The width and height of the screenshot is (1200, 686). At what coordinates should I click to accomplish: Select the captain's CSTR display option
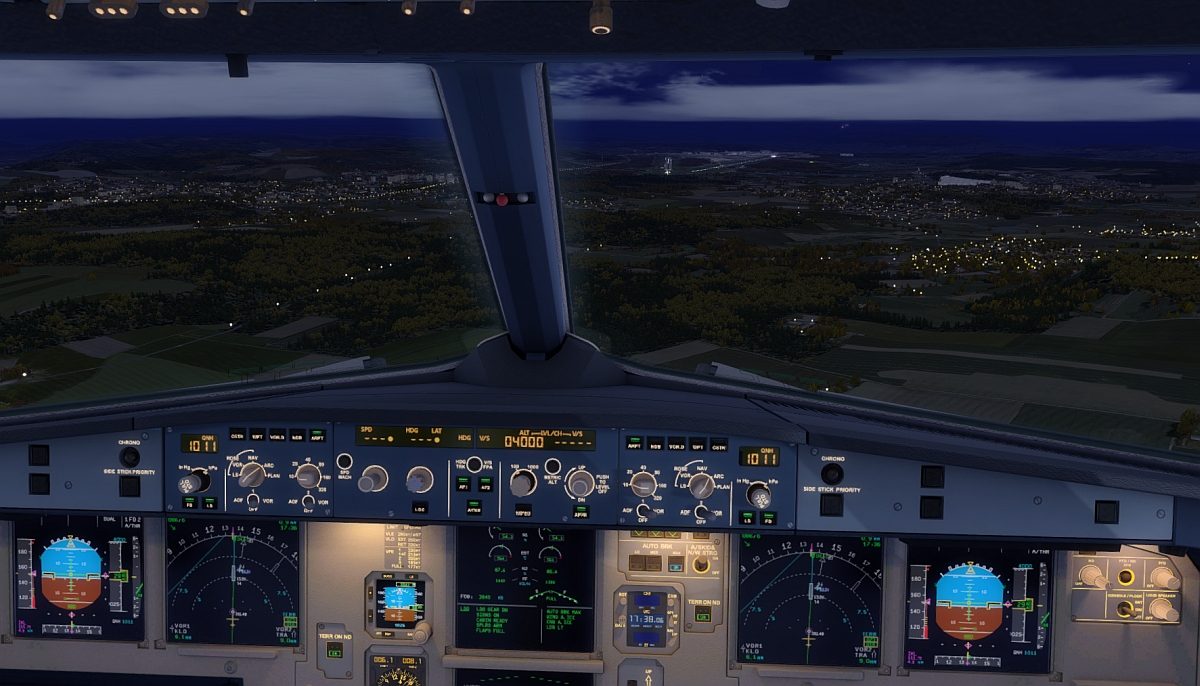click(x=237, y=435)
